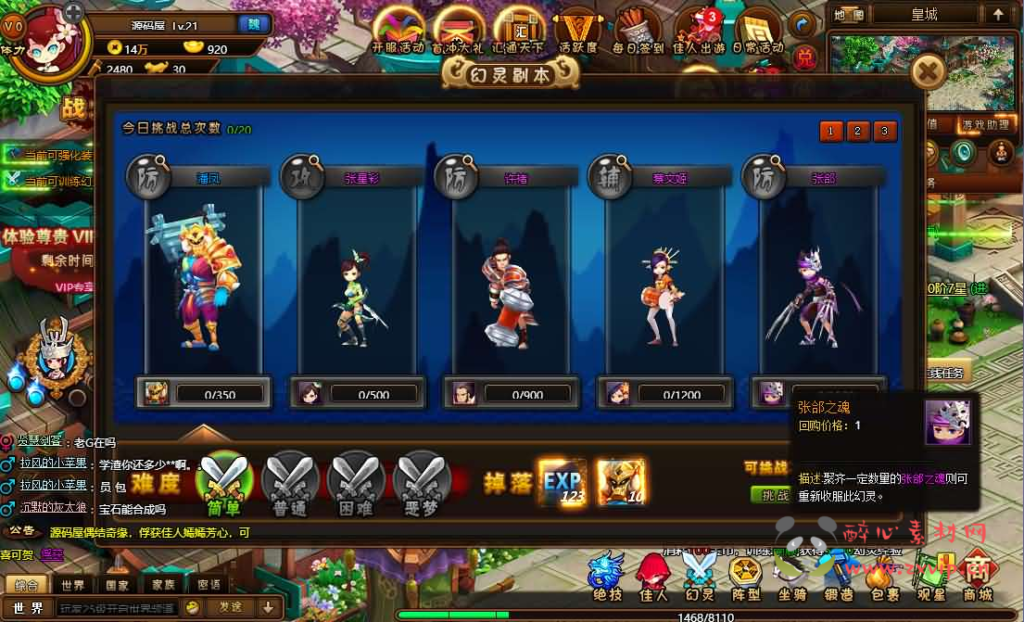This screenshot has height=622, width=1024.
Task: Click the 挑战 challenge button
Action: click(x=771, y=495)
